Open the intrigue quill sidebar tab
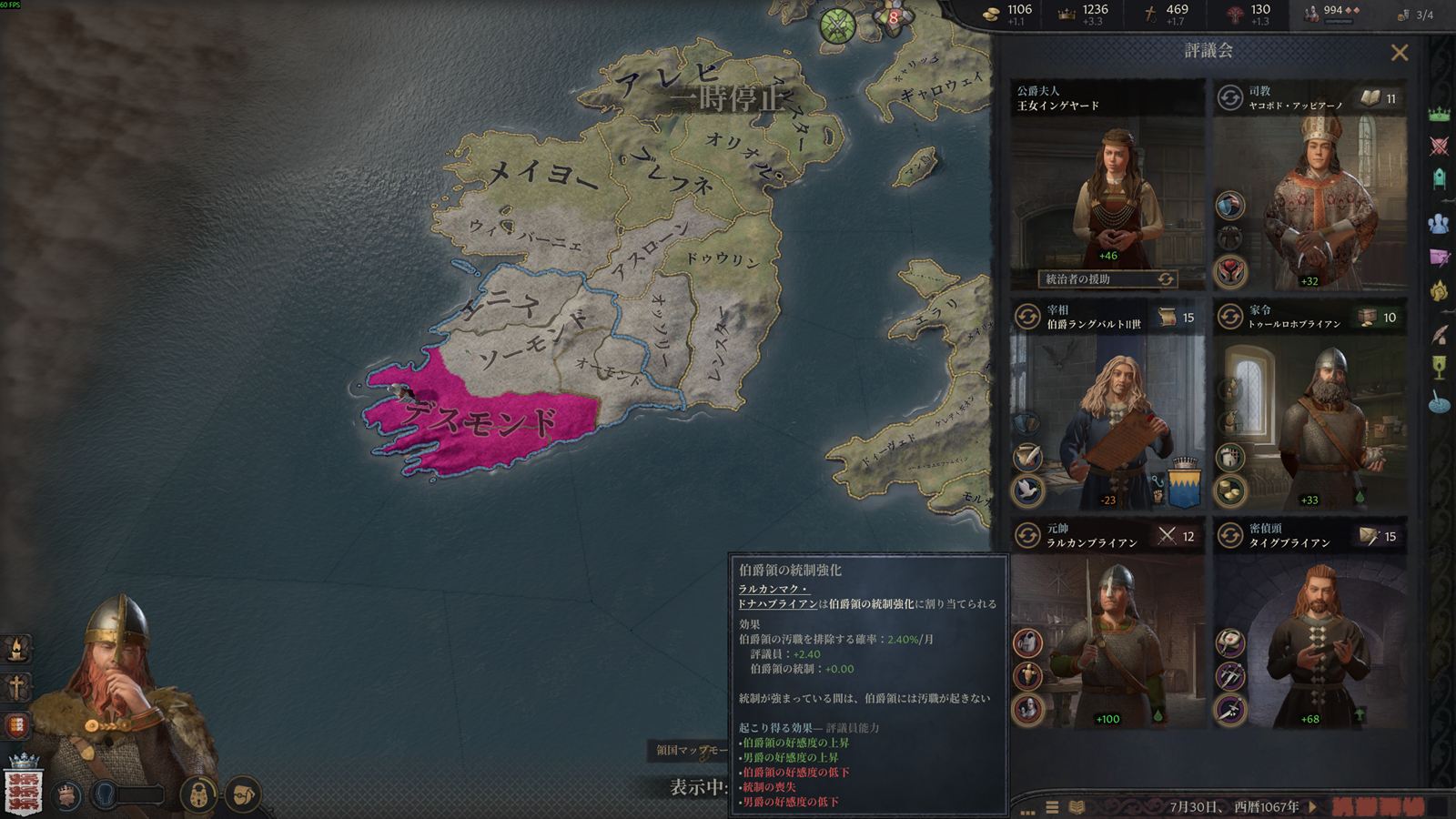The height and width of the screenshot is (819, 1456). [x=1439, y=334]
